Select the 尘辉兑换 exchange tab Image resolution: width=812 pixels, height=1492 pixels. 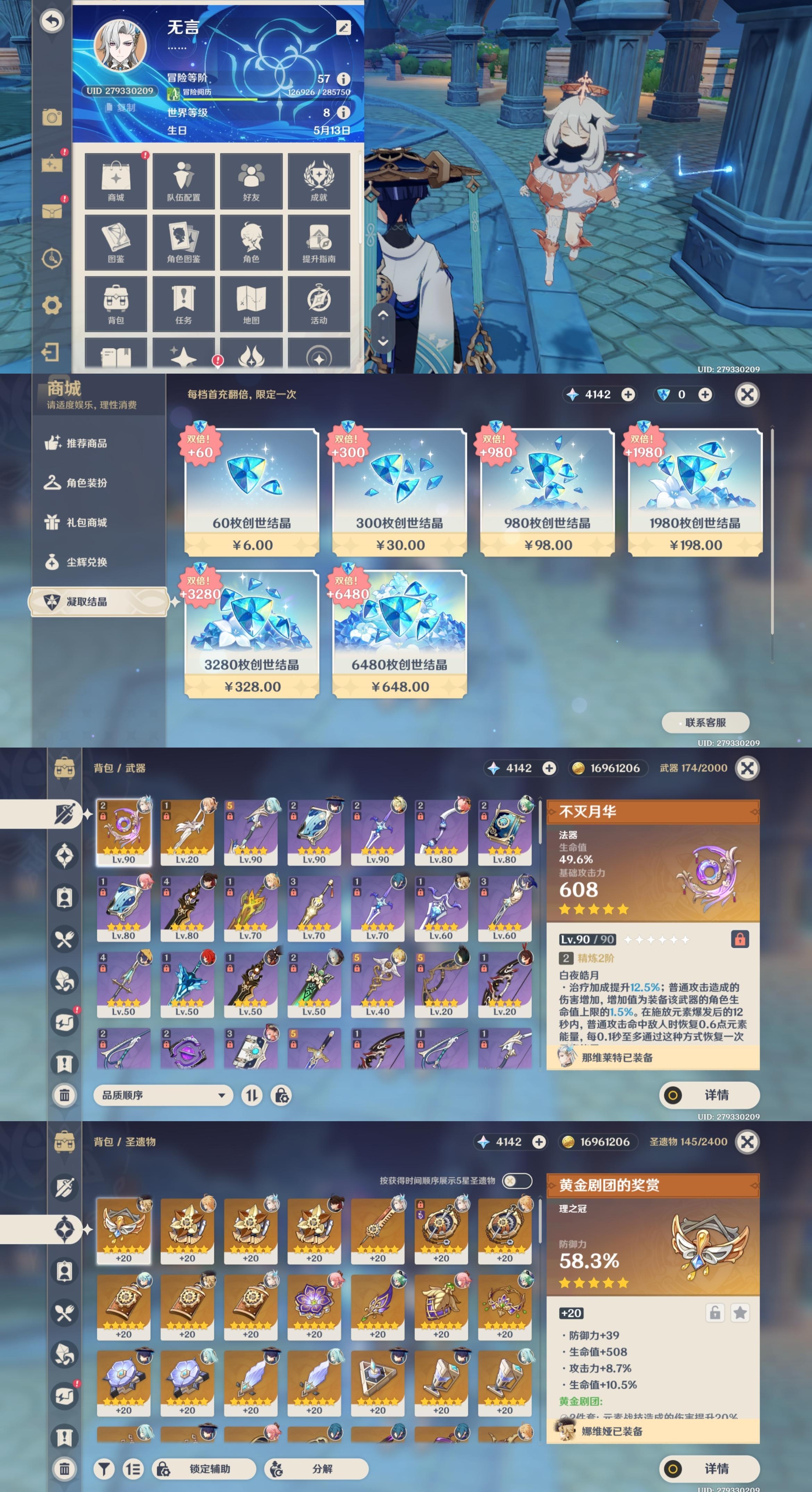click(86, 562)
